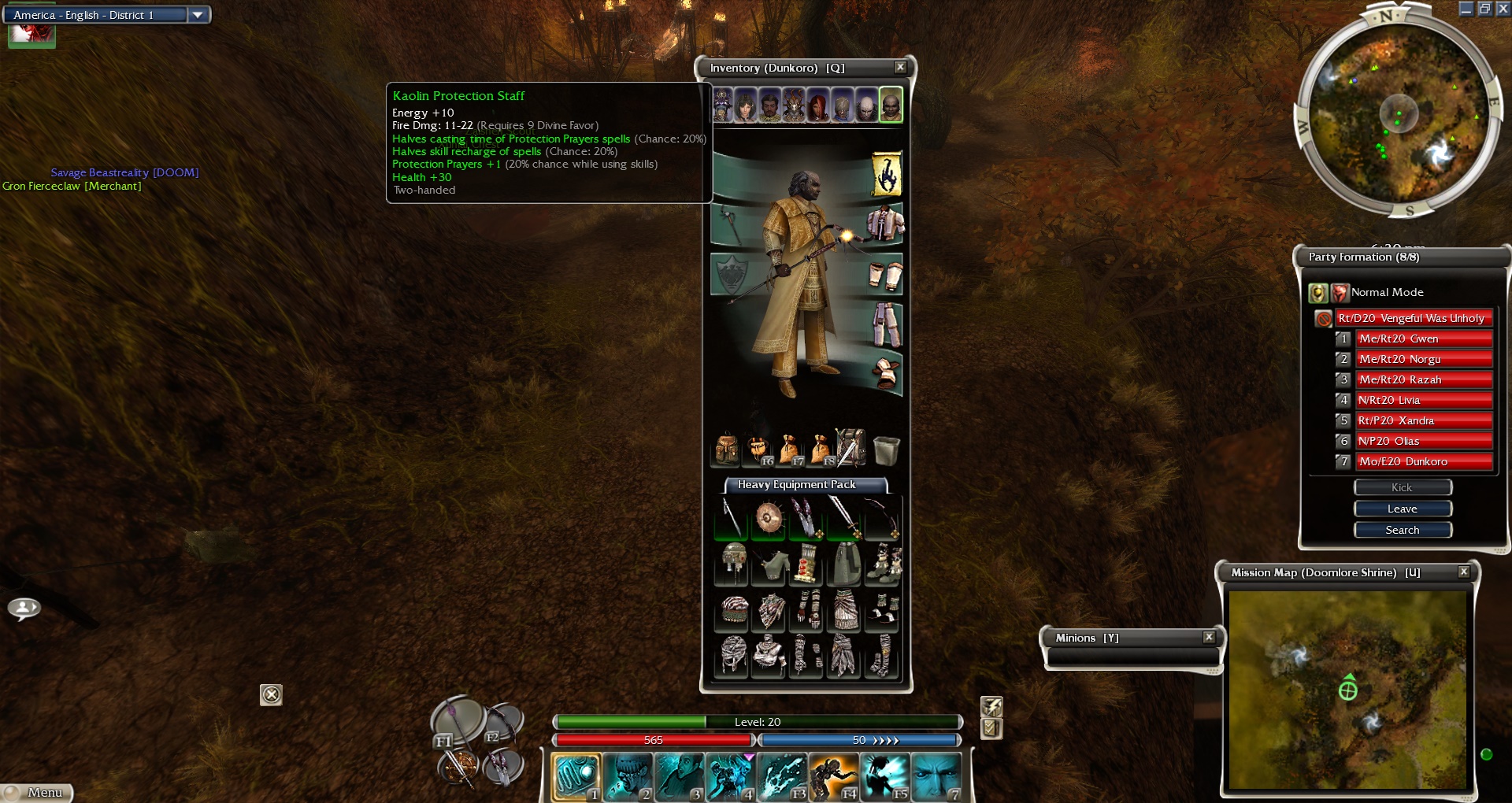Screen dimensions: 1512x803
Task: Click the equipped staff weapon slot
Action: 730,226
